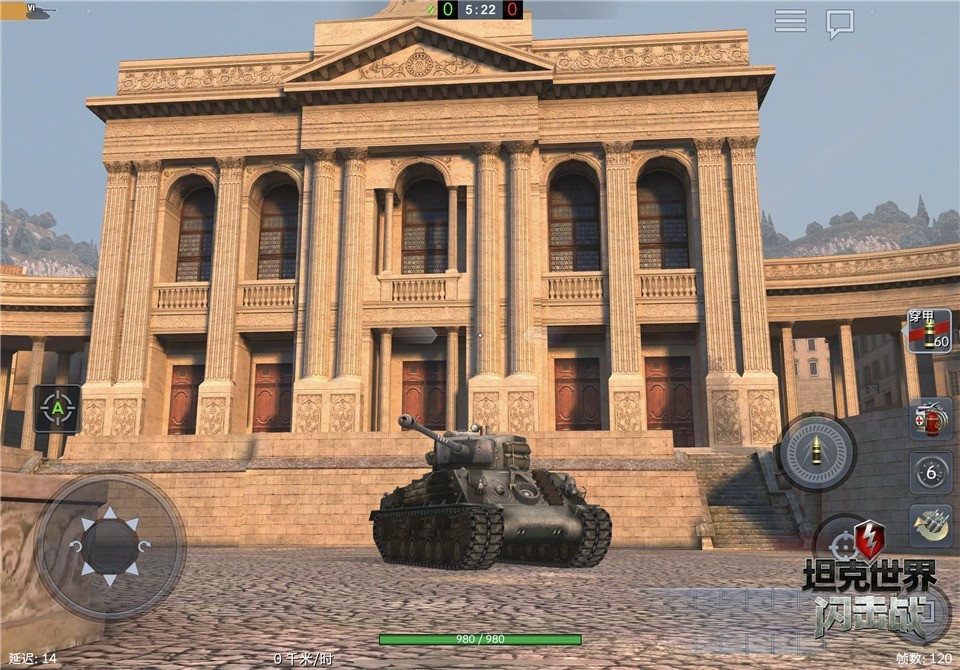The image size is (960, 670).
Task: Tap the movement joystick center
Action: 110,546
